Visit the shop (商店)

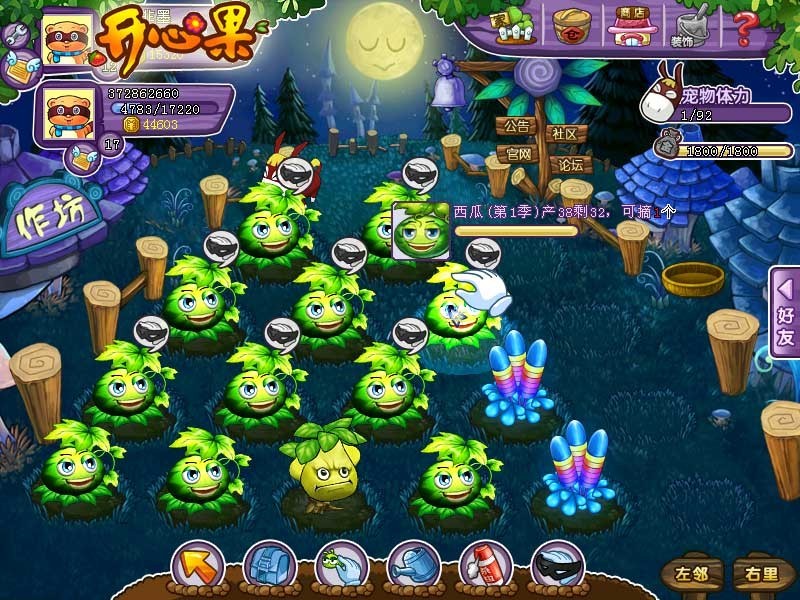click(x=630, y=26)
